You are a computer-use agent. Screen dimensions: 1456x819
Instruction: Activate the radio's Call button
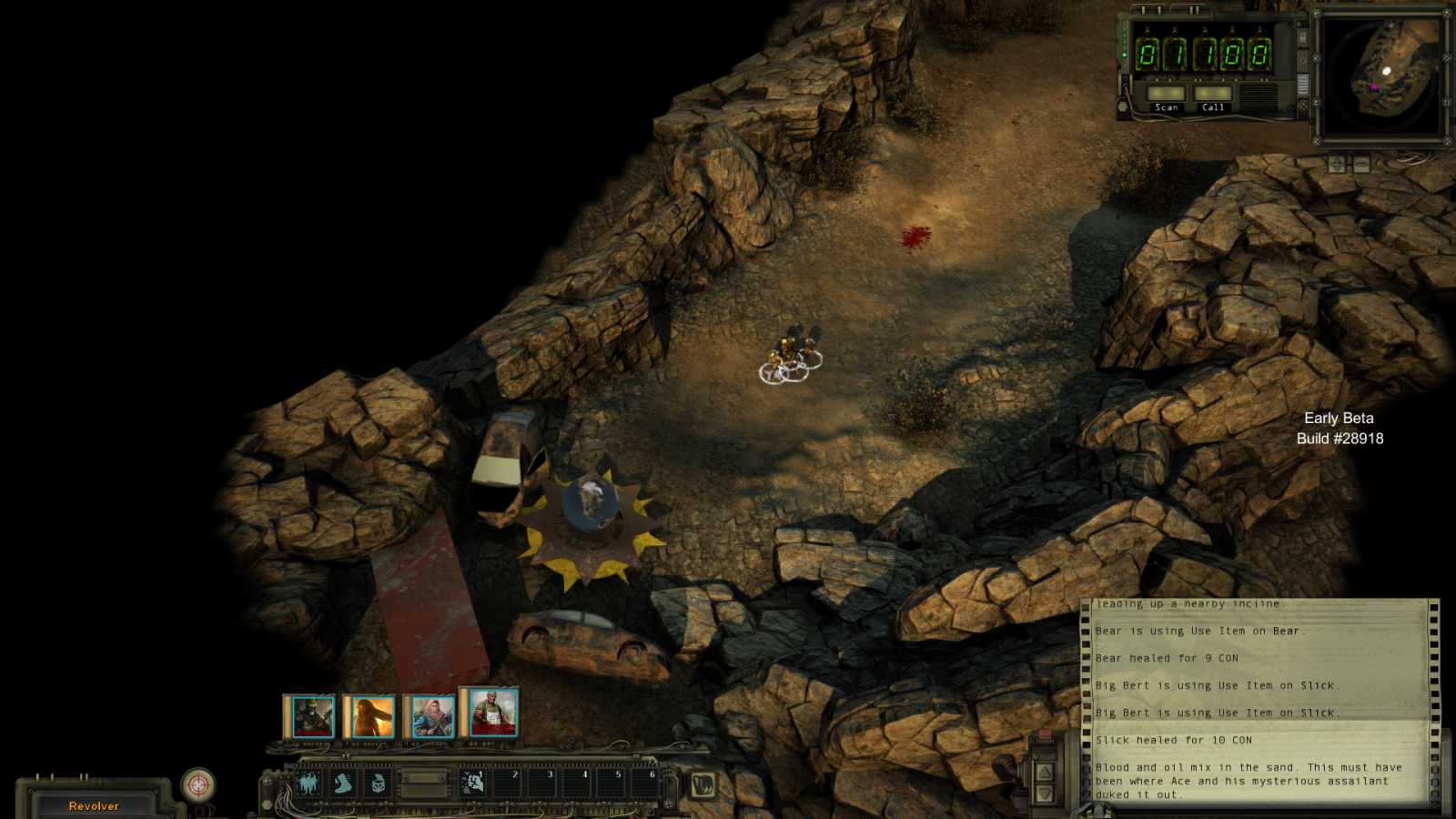(x=1212, y=95)
